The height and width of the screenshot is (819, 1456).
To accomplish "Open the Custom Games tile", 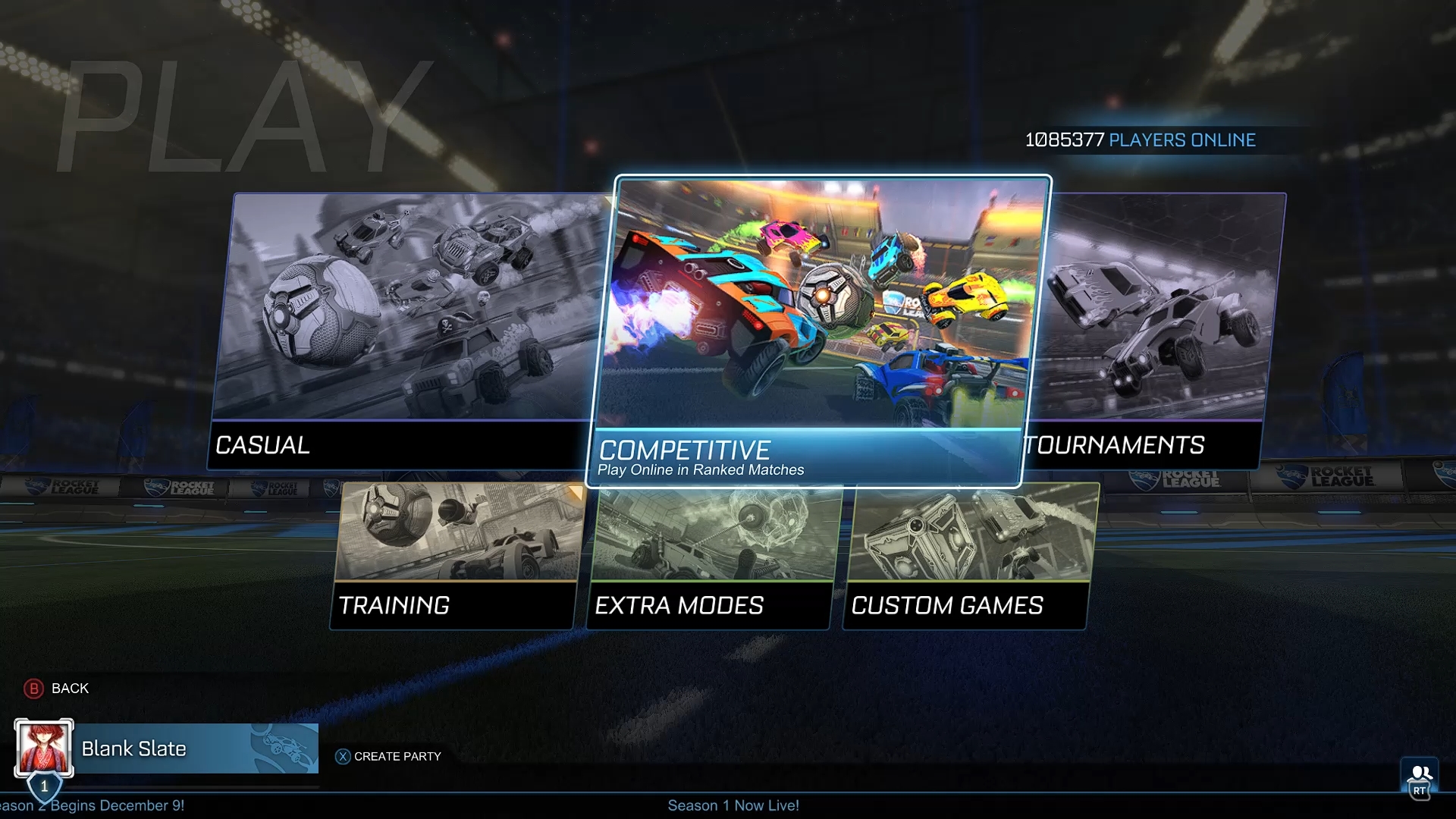I will (968, 557).
